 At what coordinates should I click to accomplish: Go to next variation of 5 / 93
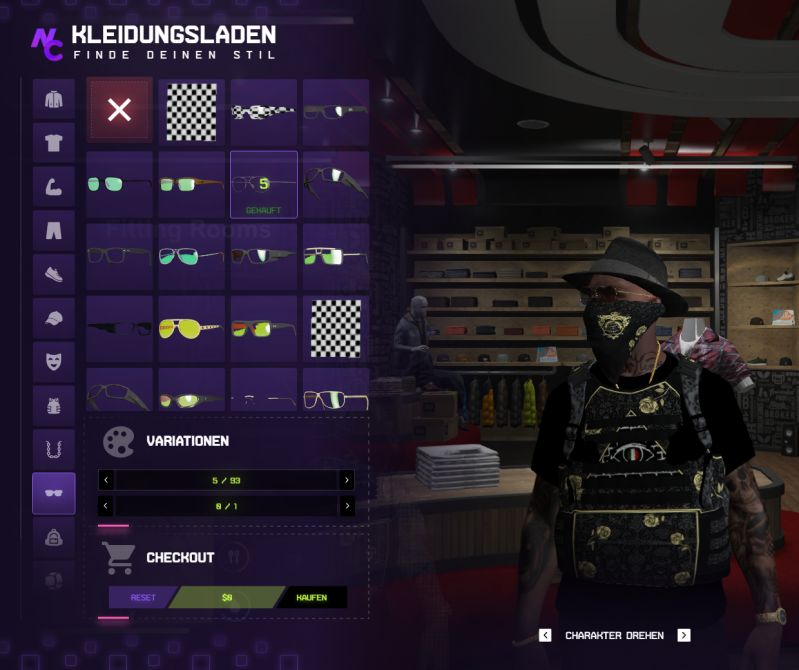[347, 481]
